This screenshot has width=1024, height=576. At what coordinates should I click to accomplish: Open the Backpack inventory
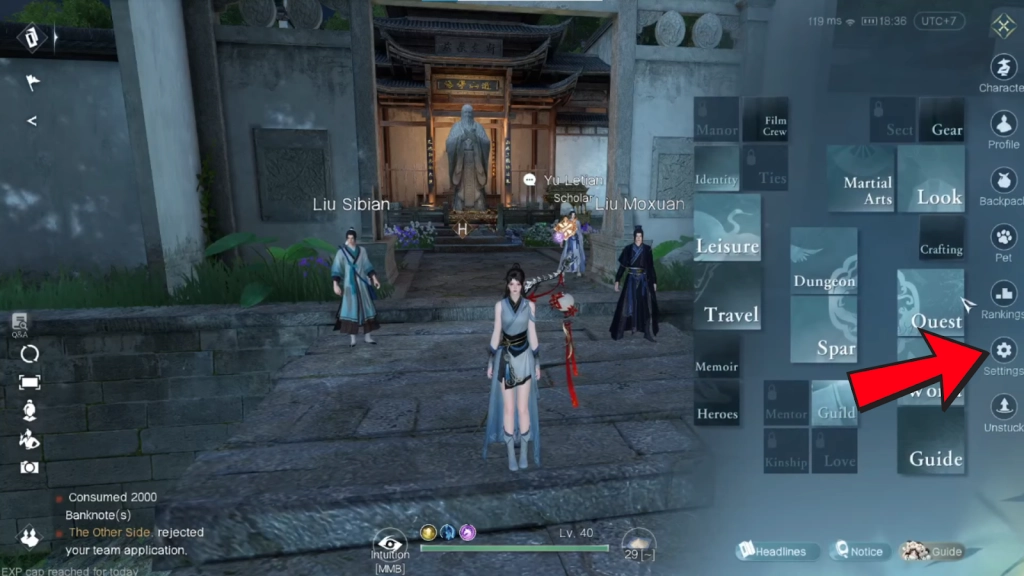[1003, 181]
